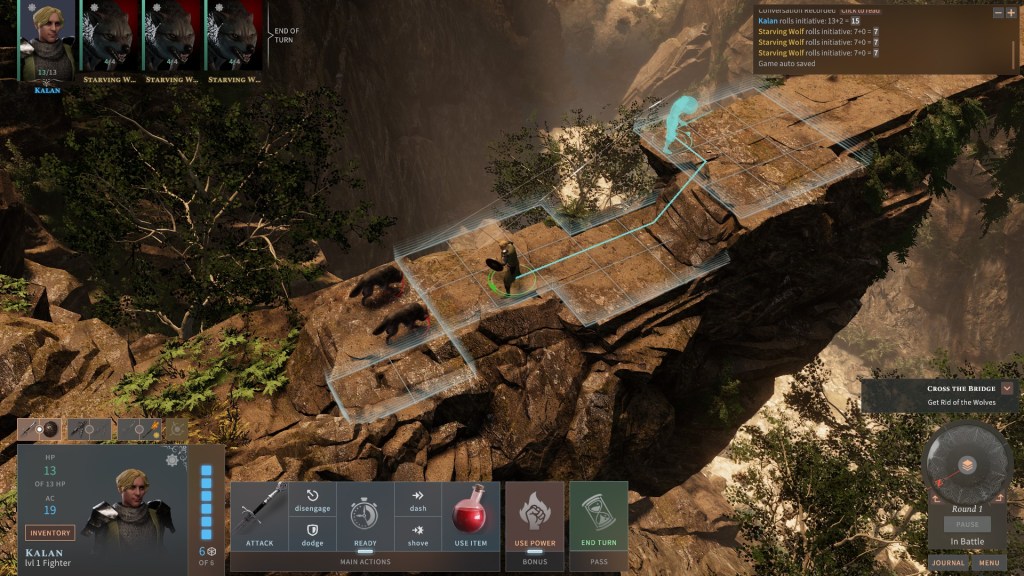Choose the shove action
Image resolution: width=1024 pixels, height=576 pixels.
417,535
